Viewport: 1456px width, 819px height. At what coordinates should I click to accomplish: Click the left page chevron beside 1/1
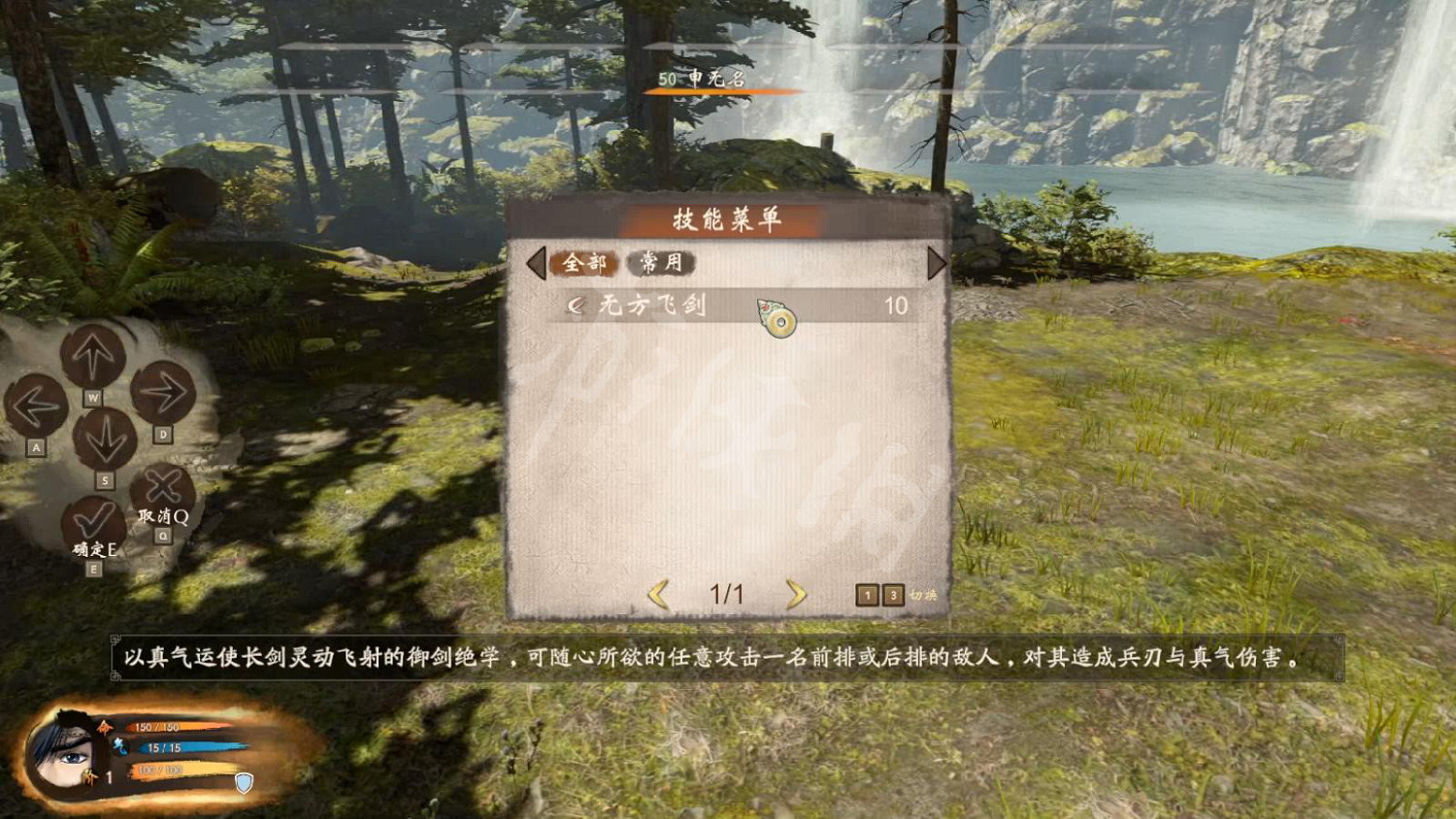pyautogui.click(x=661, y=595)
